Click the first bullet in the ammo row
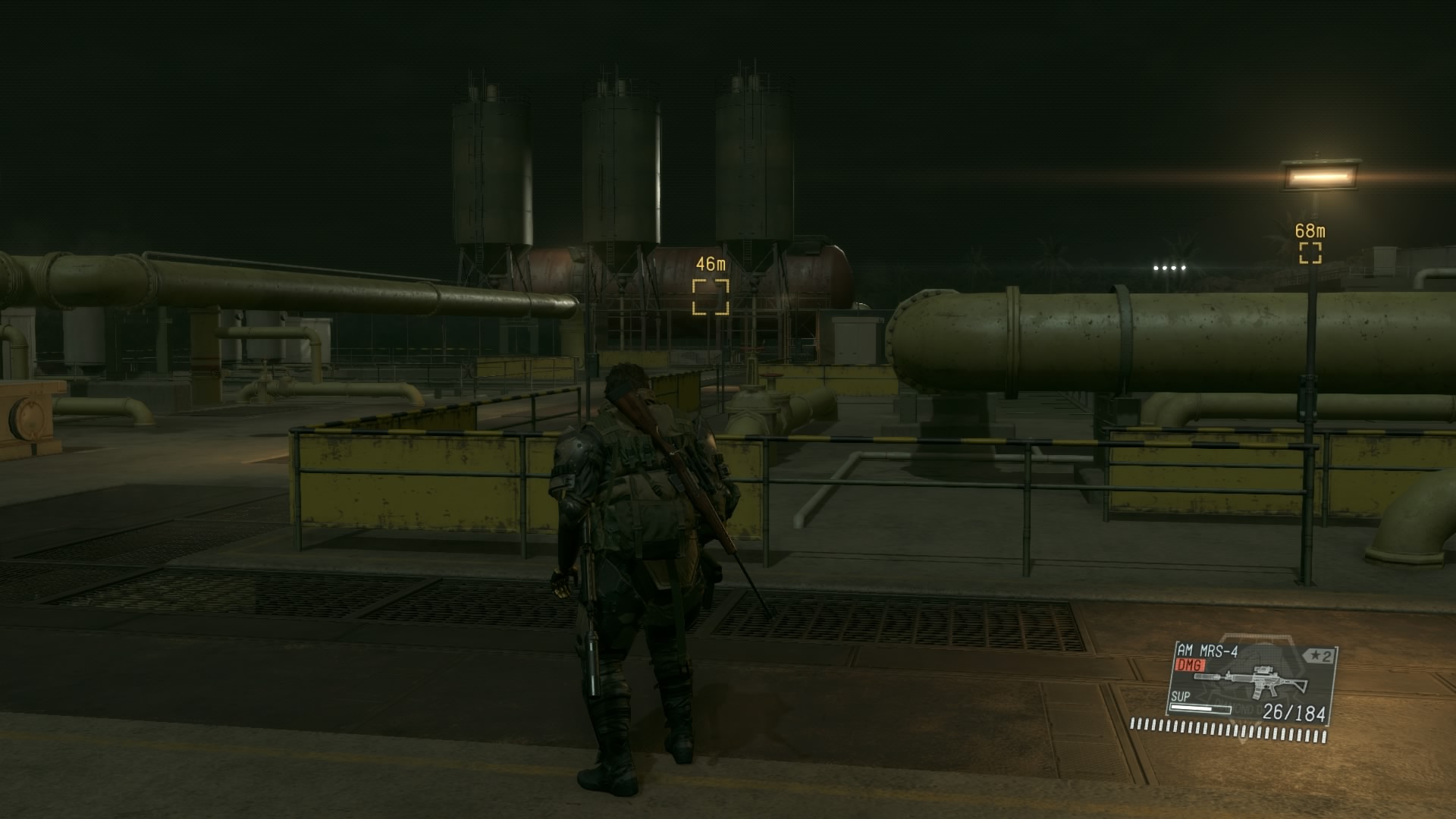Screen dimensions: 1456x819 pyautogui.click(x=1134, y=724)
